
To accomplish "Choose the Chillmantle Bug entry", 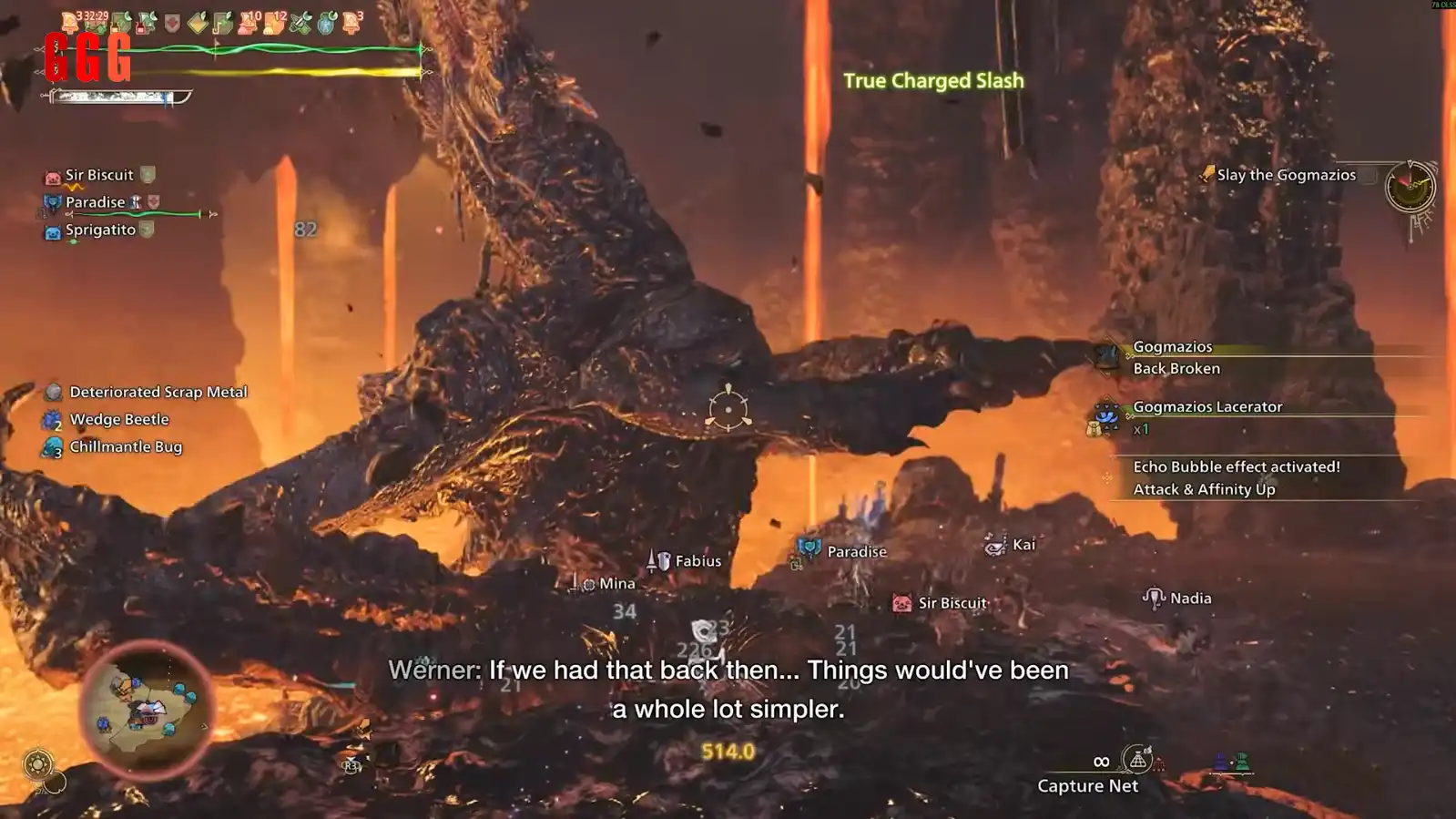I will (126, 446).
